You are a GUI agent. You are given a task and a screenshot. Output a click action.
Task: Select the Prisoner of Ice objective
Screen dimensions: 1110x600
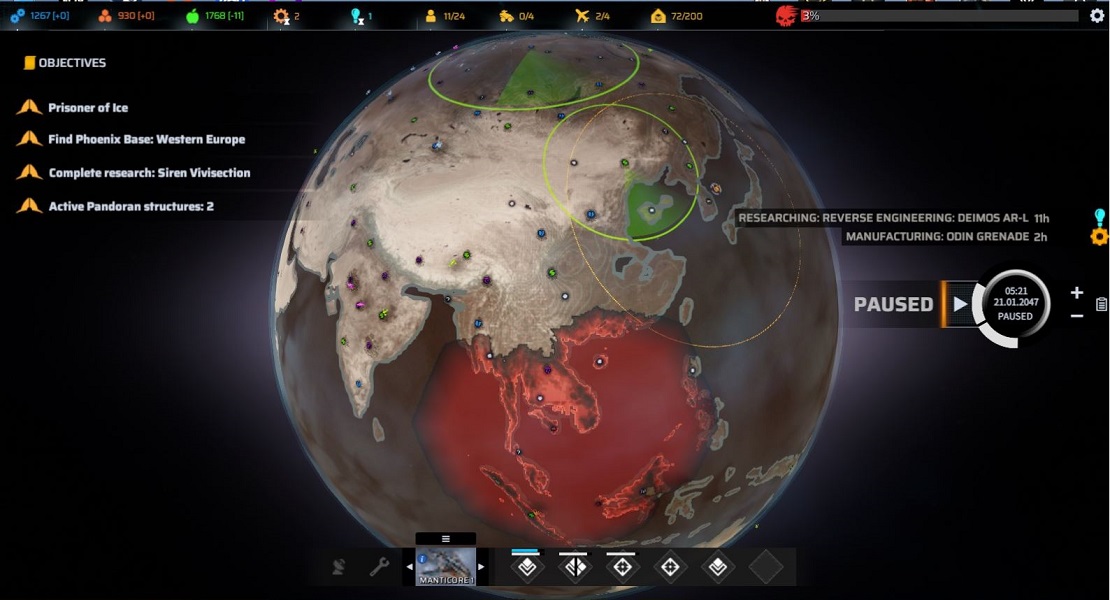88,108
